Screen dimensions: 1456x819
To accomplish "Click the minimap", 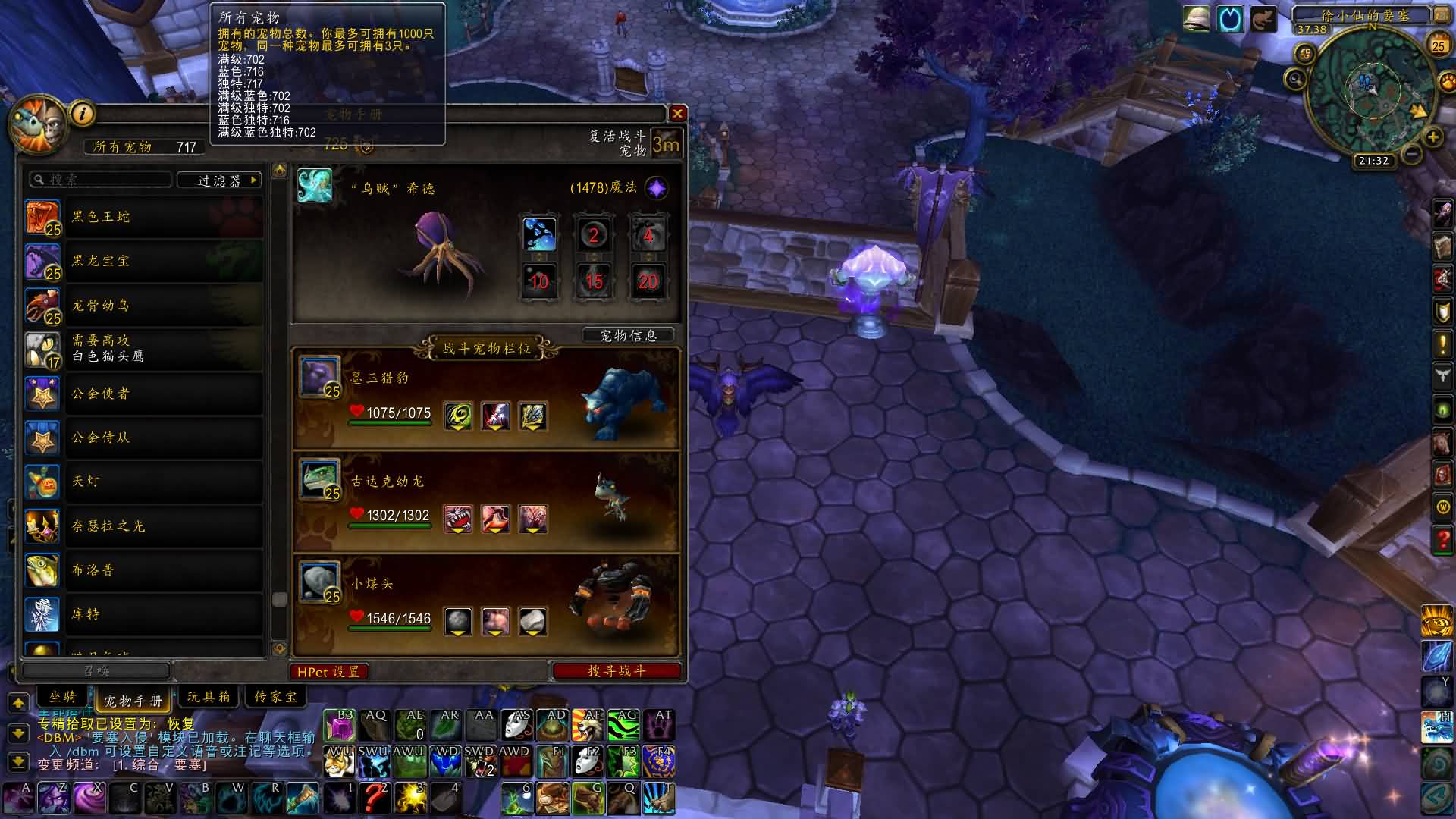I will coord(1373,93).
